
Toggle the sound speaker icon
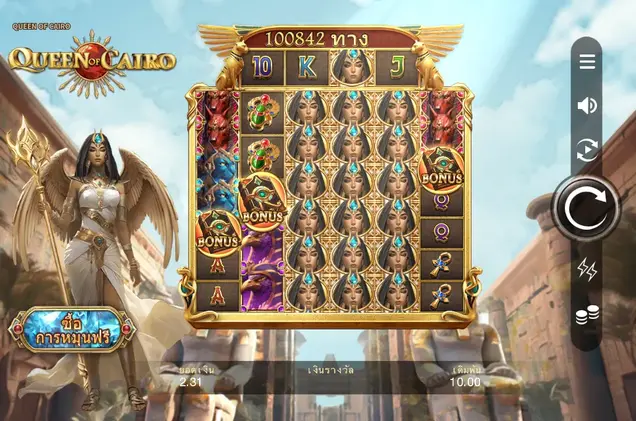click(x=587, y=106)
